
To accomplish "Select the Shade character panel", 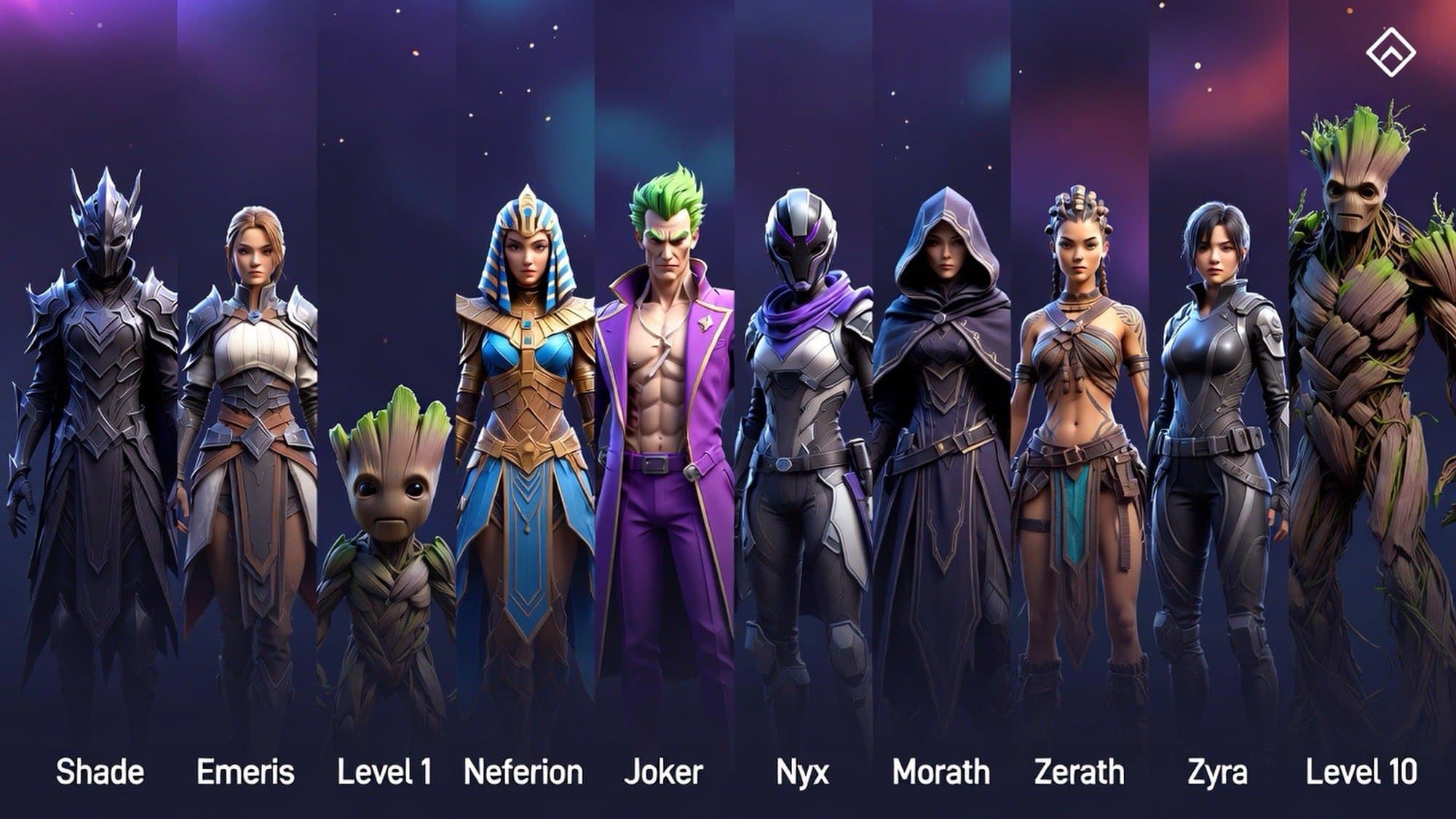I will (x=98, y=437).
